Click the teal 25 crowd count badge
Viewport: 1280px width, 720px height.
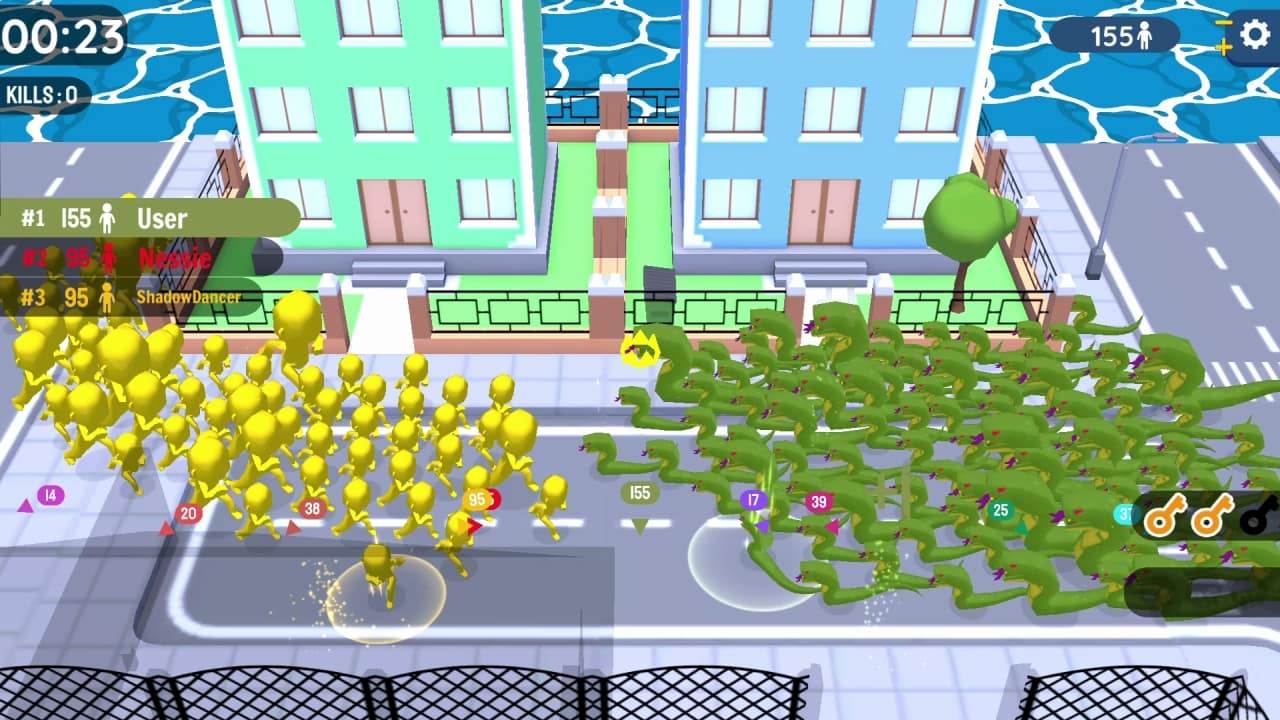coord(999,508)
